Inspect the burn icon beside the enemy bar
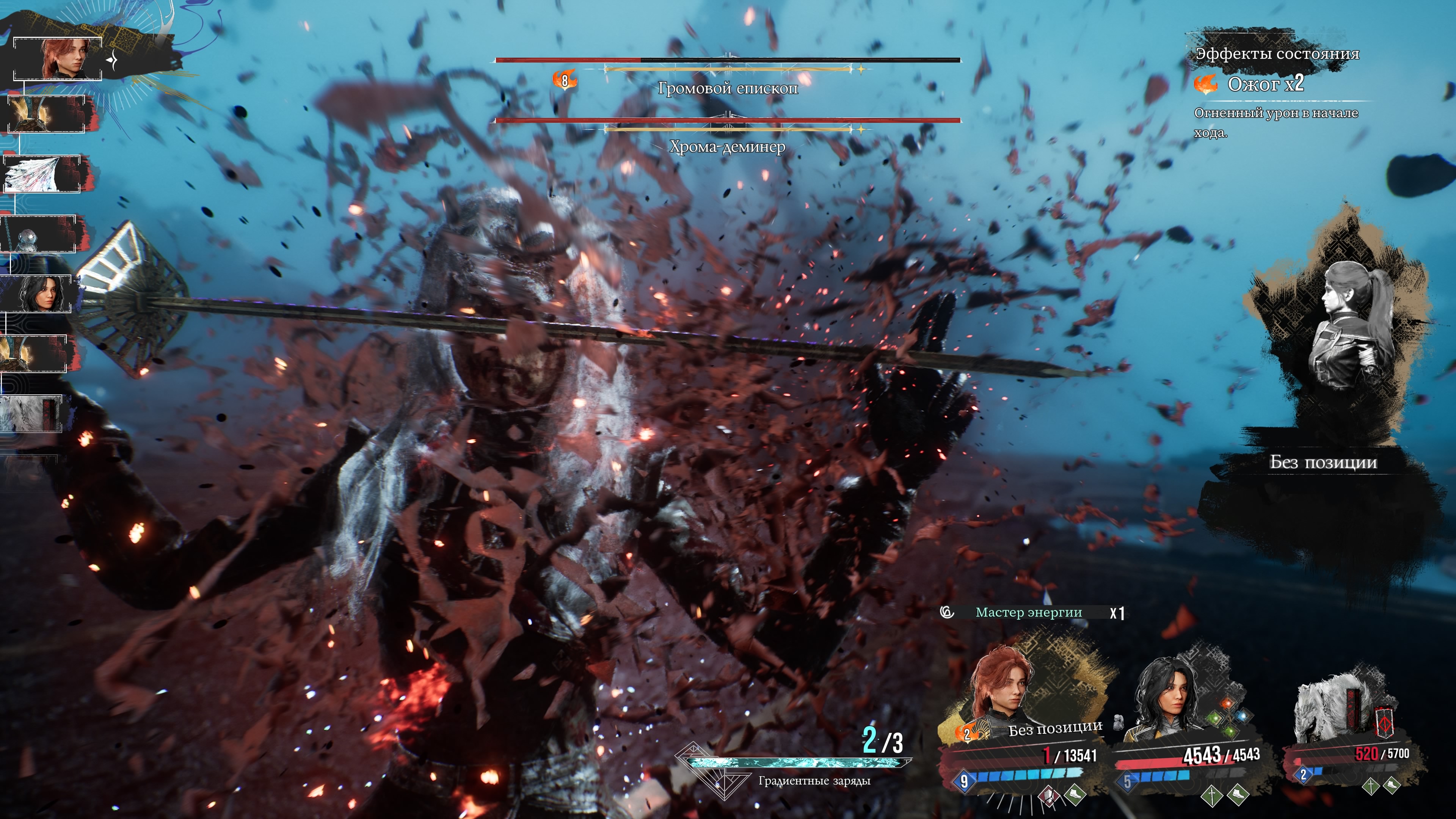The width and height of the screenshot is (1456, 819). pyautogui.click(x=565, y=81)
